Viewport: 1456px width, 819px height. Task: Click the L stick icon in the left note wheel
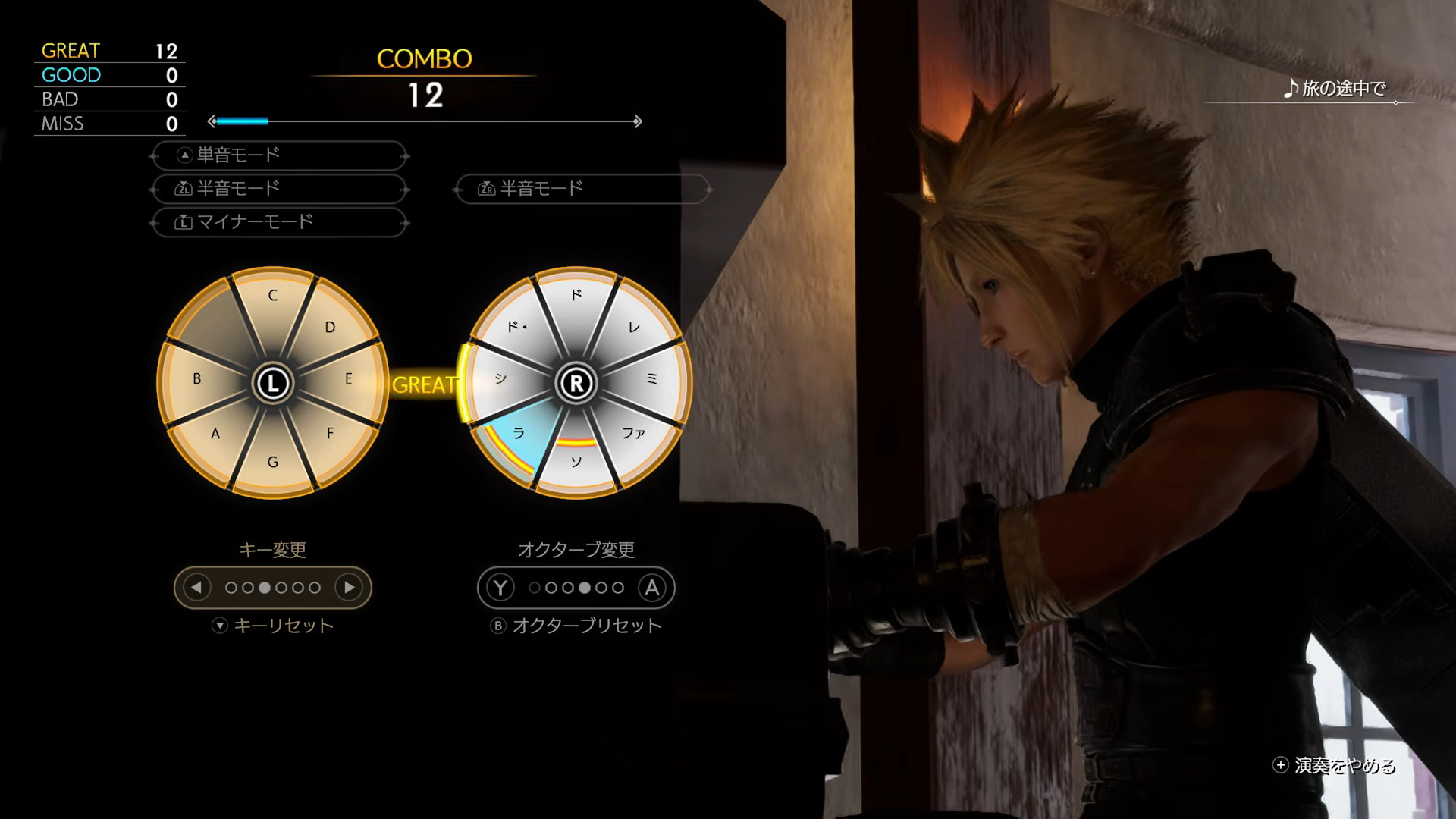click(273, 383)
